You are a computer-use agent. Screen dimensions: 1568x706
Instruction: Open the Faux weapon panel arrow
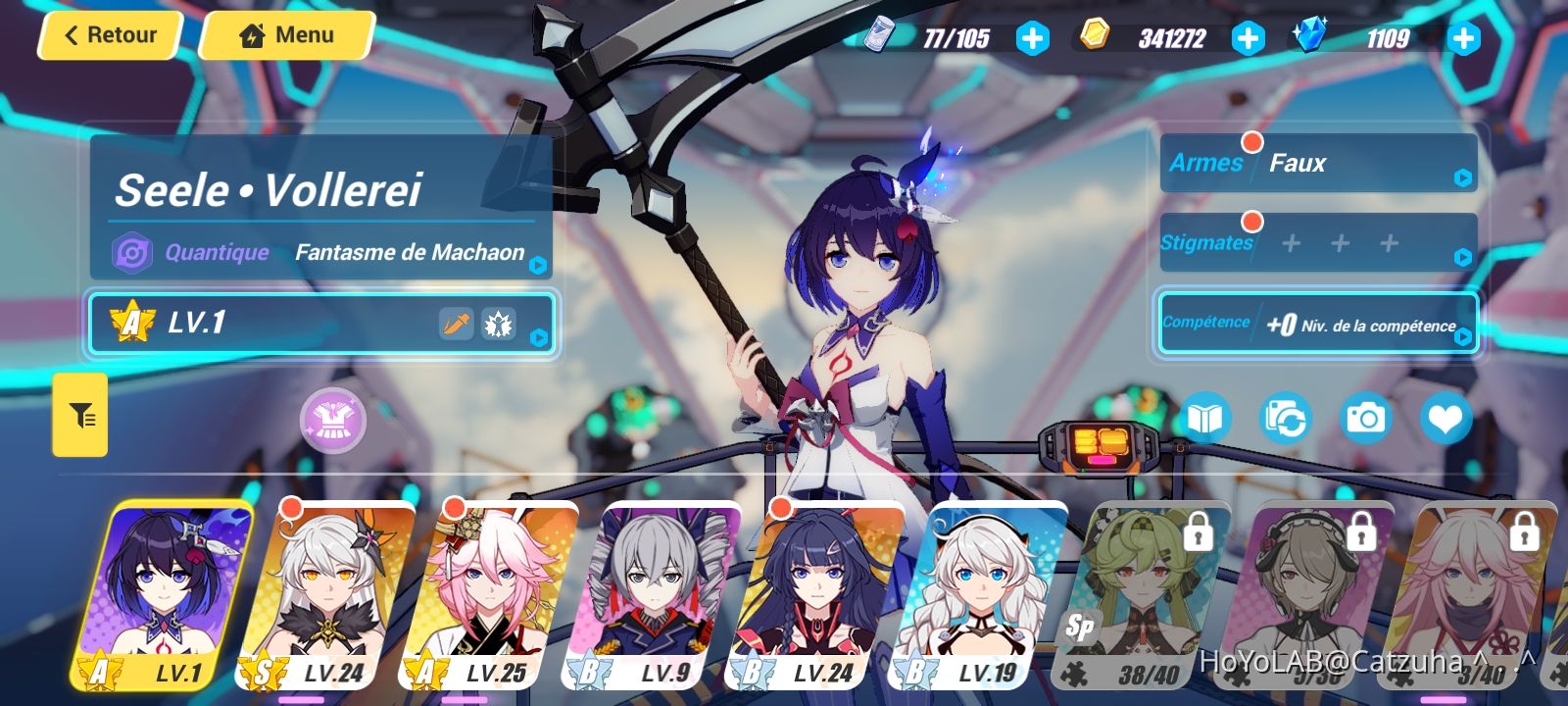(x=1461, y=176)
